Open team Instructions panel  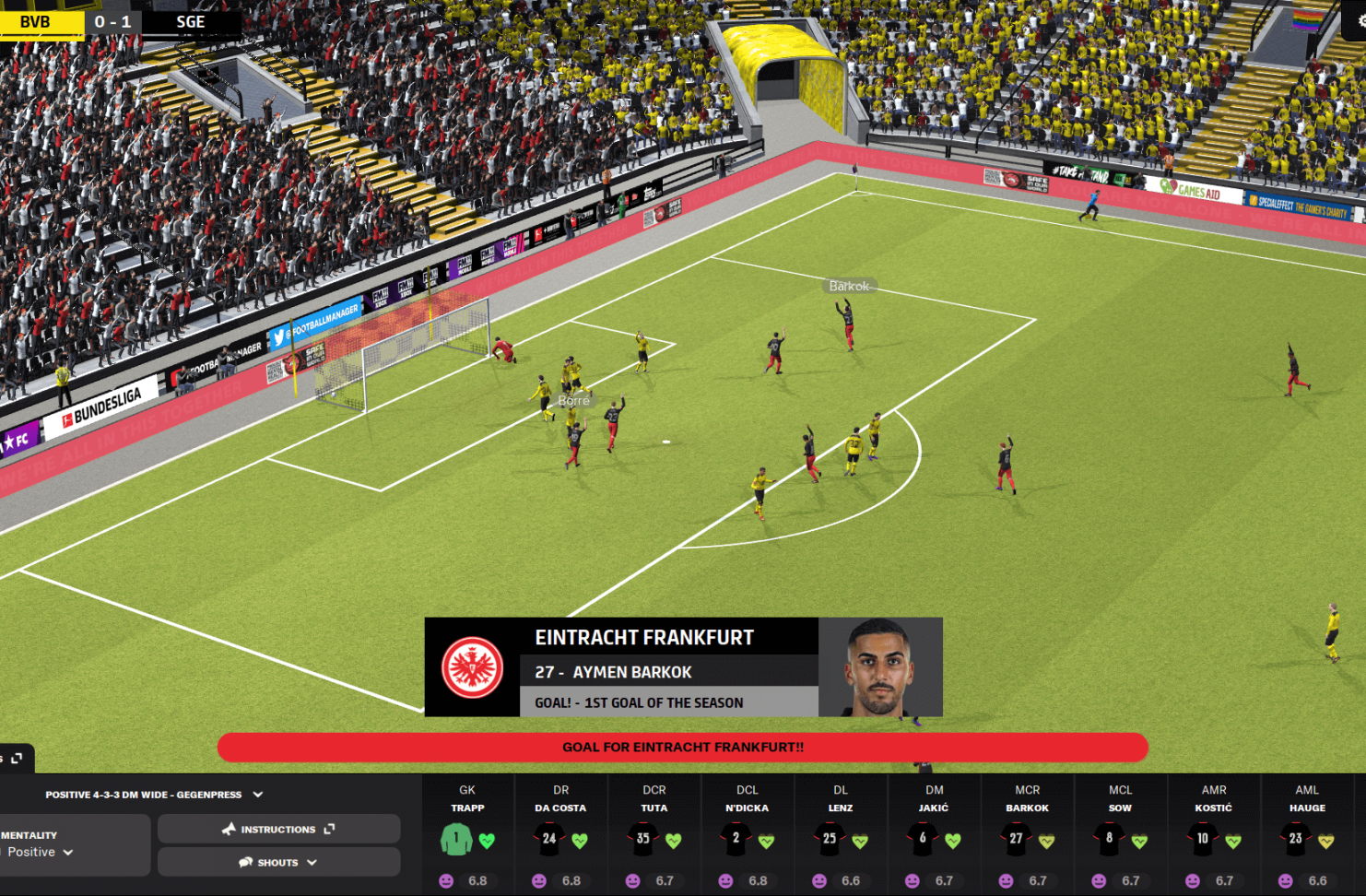coord(278,830)
